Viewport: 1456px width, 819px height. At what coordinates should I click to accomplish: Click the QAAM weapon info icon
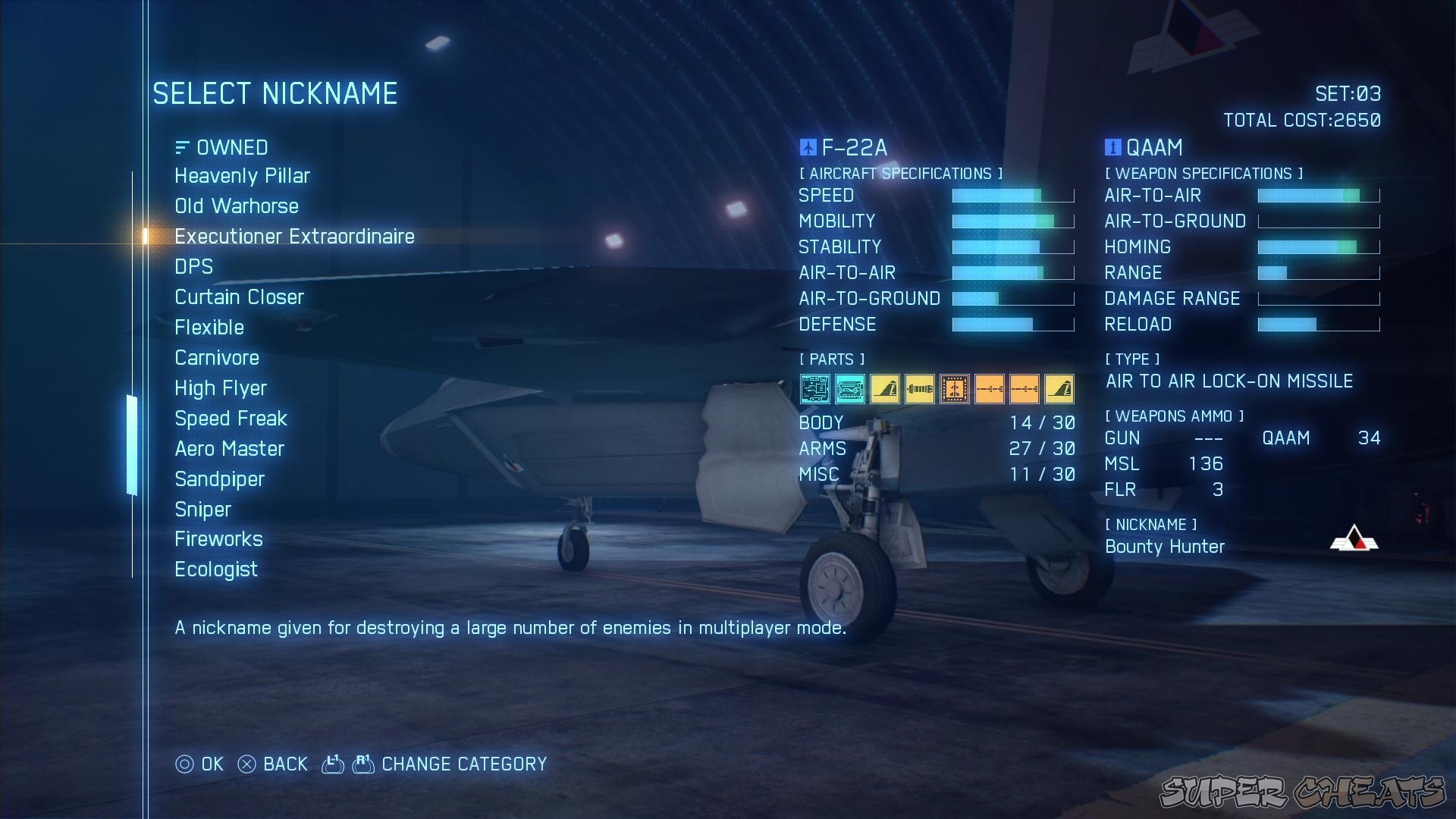(1112, 147)
